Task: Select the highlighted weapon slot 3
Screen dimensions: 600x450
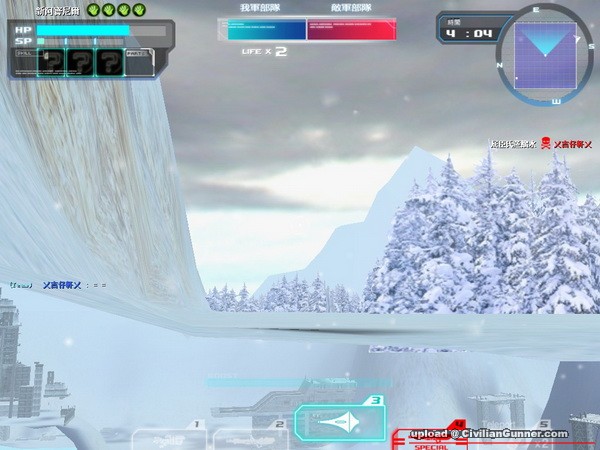Action: pyautogui.click(x=338, y=422)
